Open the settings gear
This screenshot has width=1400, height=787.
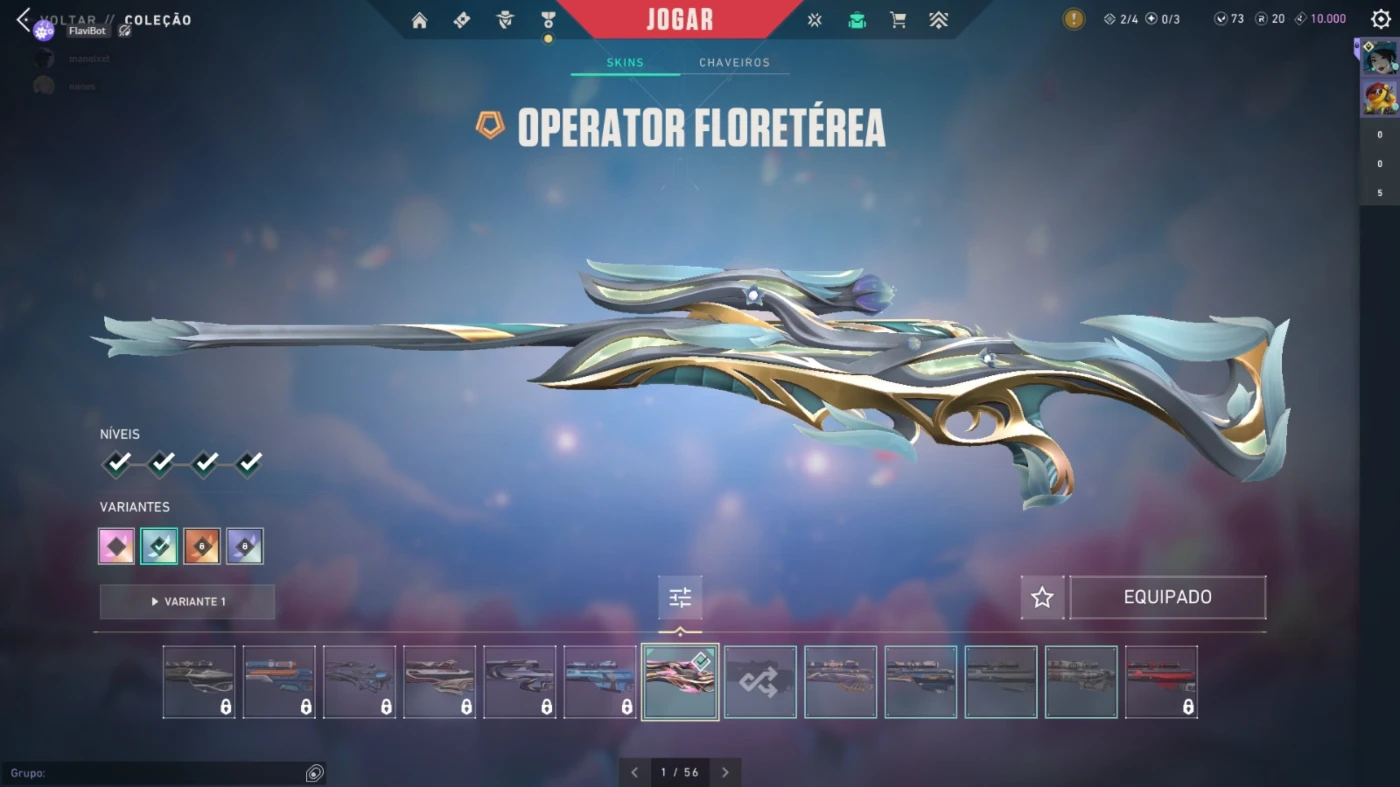click(1381, 19)
